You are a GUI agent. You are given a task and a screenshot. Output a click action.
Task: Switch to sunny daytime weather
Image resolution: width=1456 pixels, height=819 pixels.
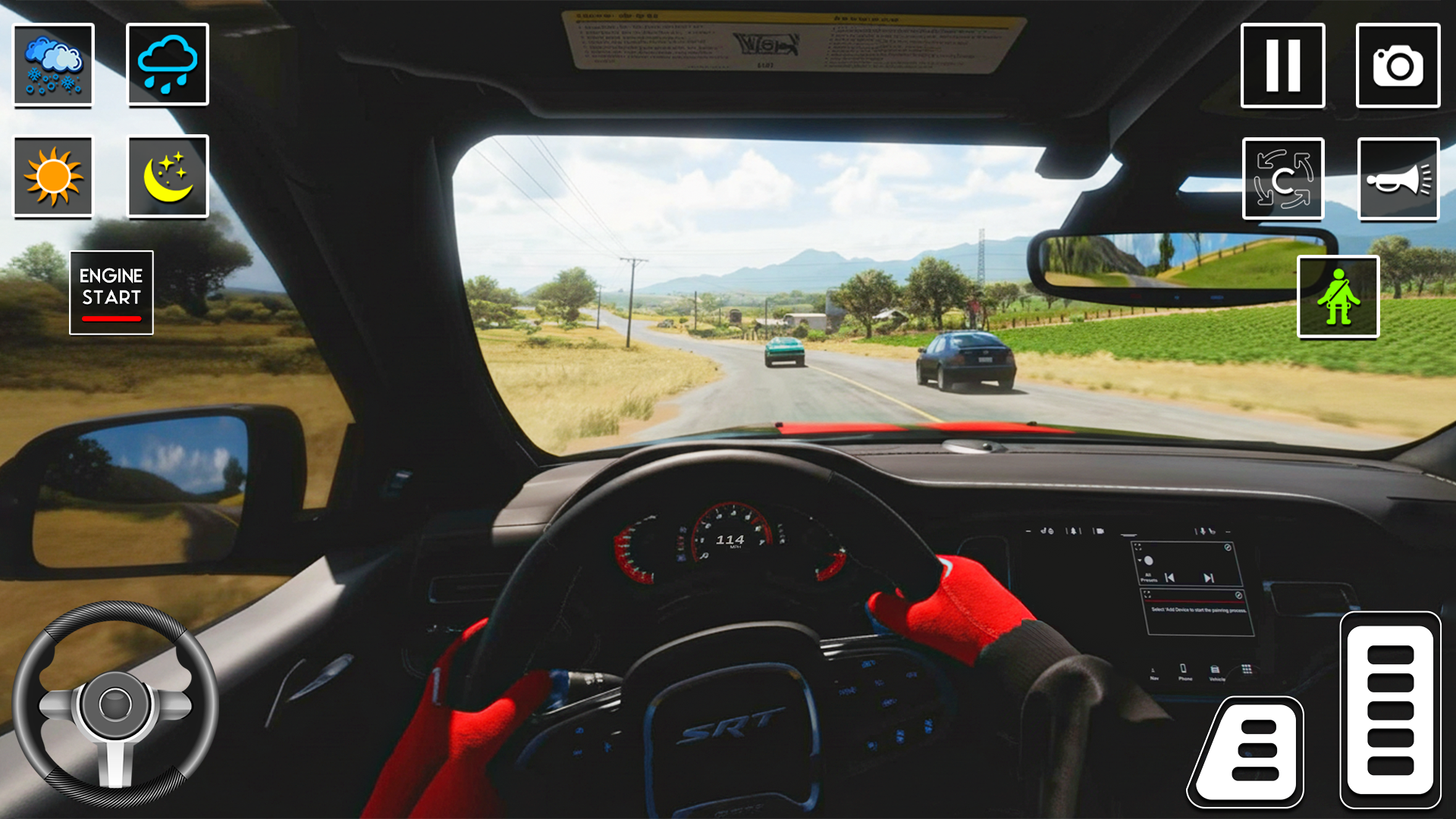pos(52,177)
